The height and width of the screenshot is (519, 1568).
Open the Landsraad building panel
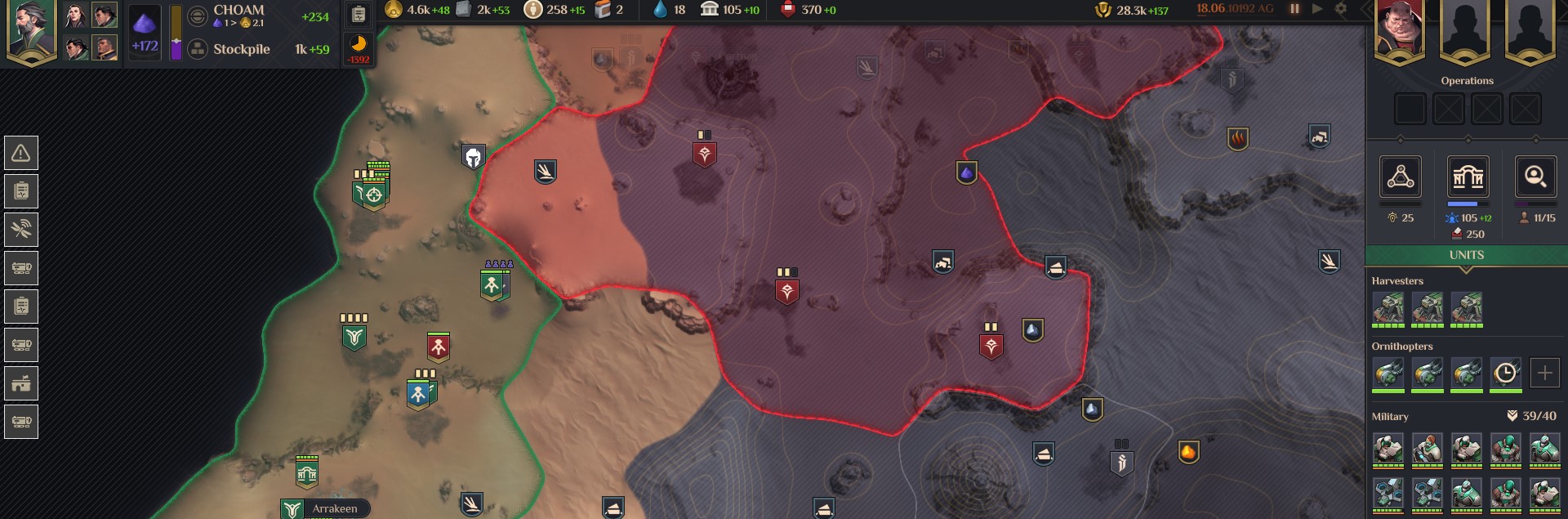(x=1468, y=177)
